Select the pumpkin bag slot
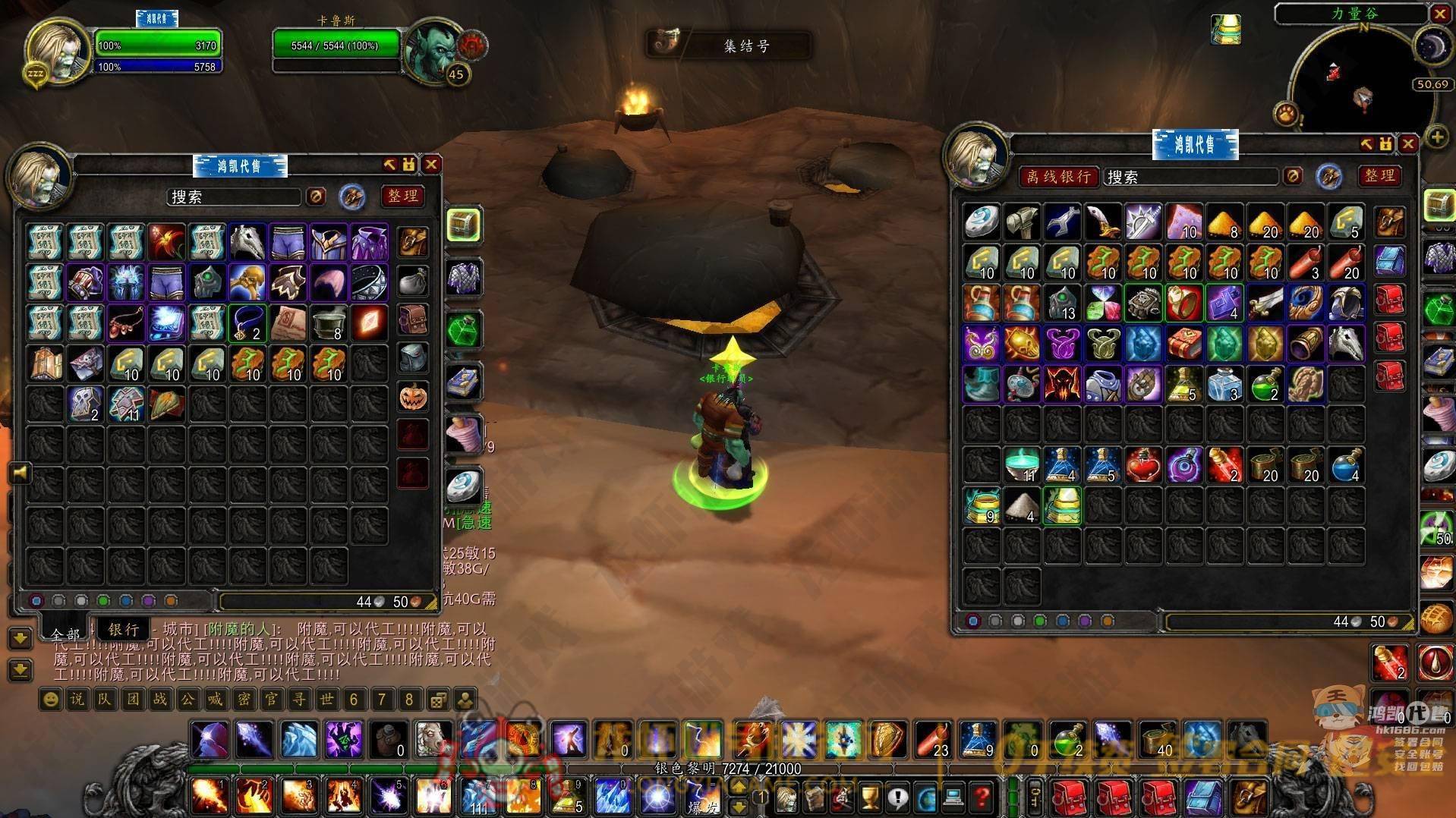The width and height of the screenshot is (1456, 818). point(413,396)
